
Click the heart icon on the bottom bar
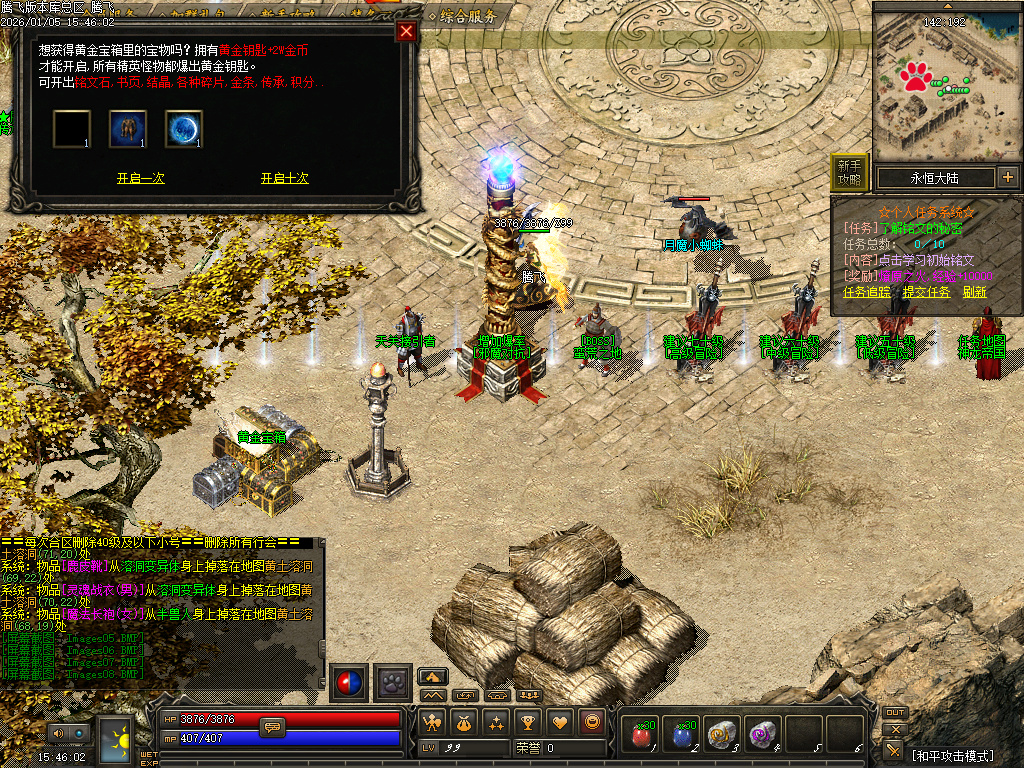(x=560, y=722)
